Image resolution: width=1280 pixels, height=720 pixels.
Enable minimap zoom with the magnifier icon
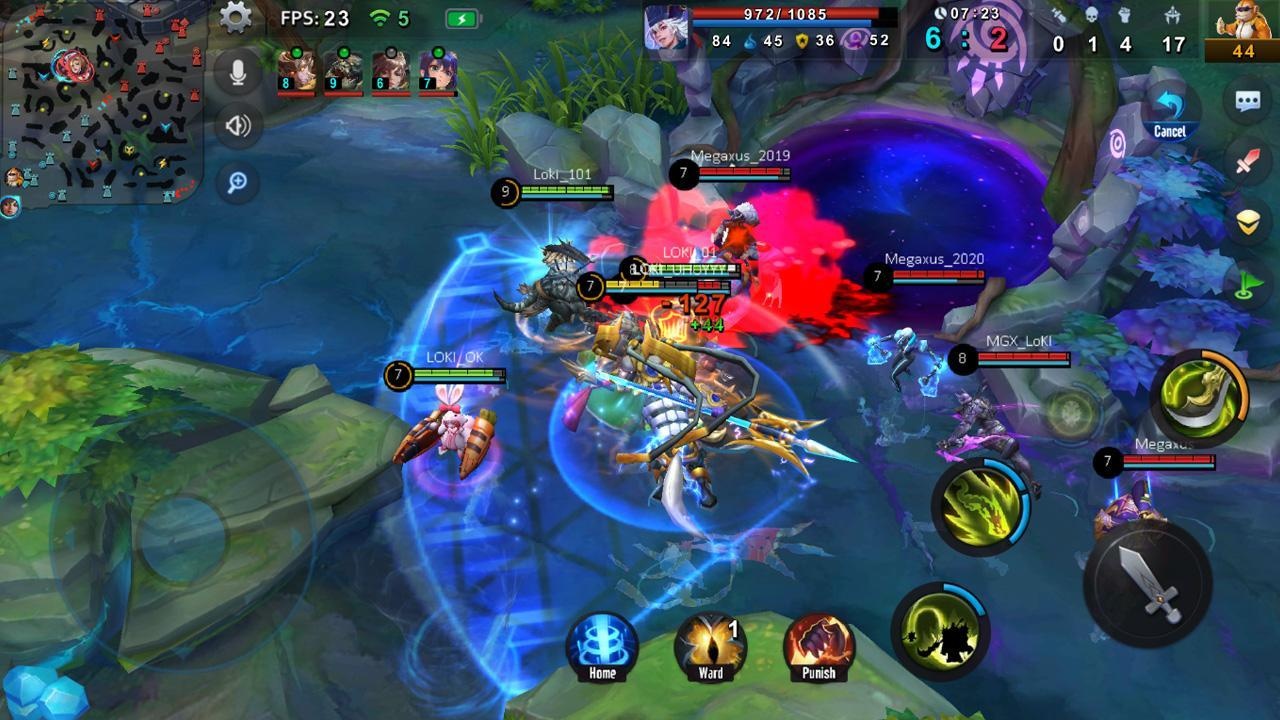(x=238, y=184)
